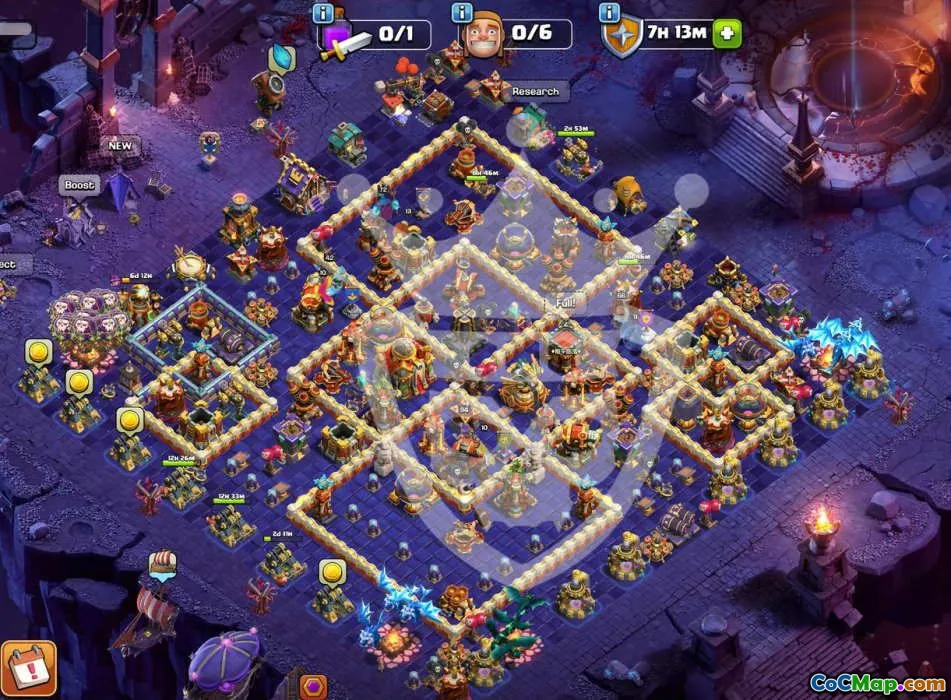The width and height of the screenshot is (951, 700).
Task: Tap the NEW label bubble
Action: tap(120, 146)
